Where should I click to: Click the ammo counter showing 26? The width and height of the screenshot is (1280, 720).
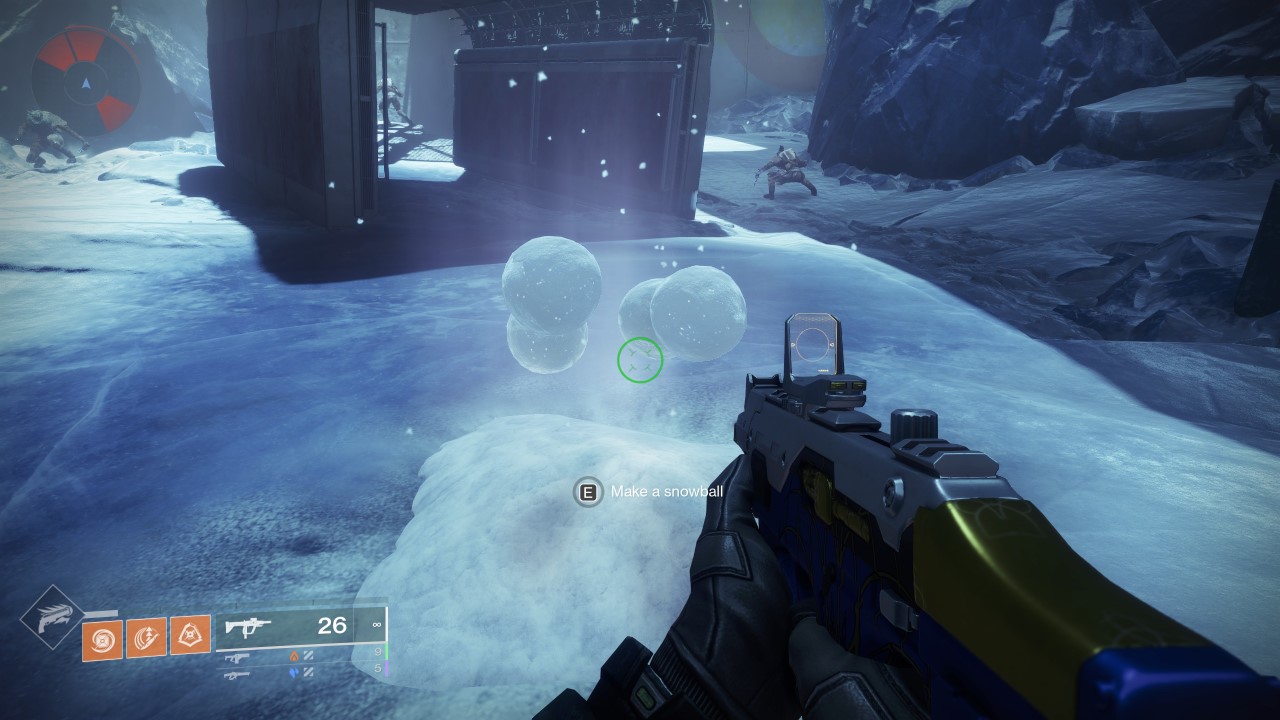tap(331, 626)
